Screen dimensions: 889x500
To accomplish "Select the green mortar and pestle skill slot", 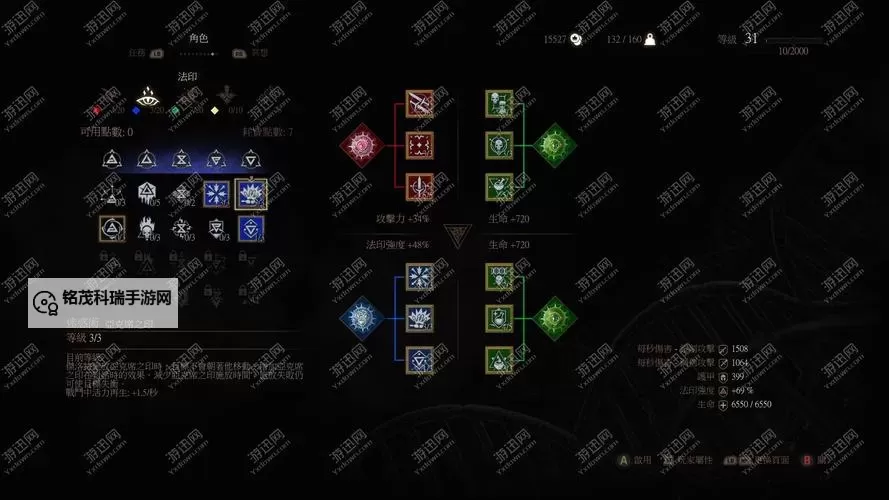I will coord(499,187).
